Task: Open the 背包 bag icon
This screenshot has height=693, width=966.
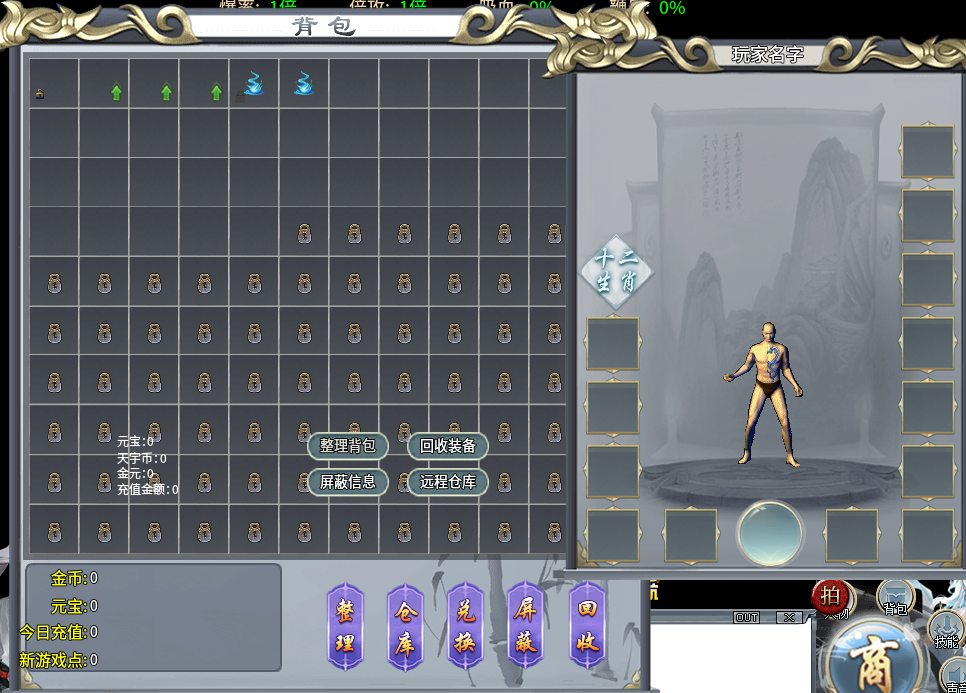Action: tap(895, 598)
